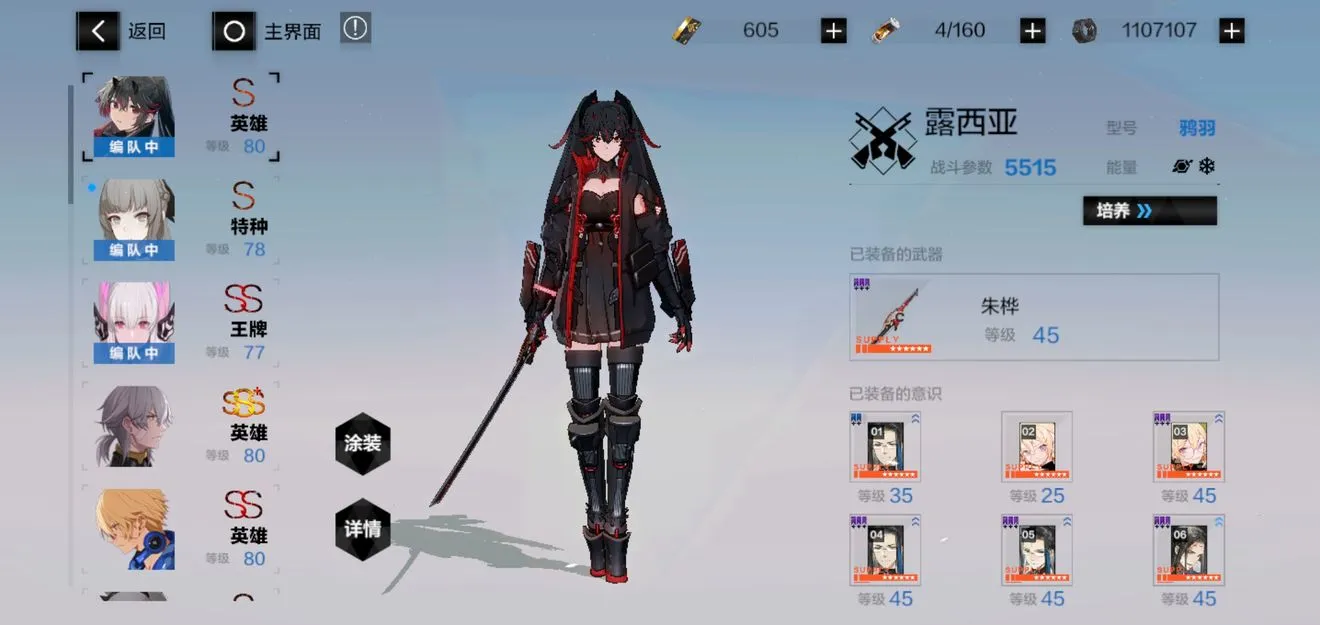The width and height of the screenshot is (1320, 625).
Task: Go back using the 返回 button
Action: (x=122, y=31)
